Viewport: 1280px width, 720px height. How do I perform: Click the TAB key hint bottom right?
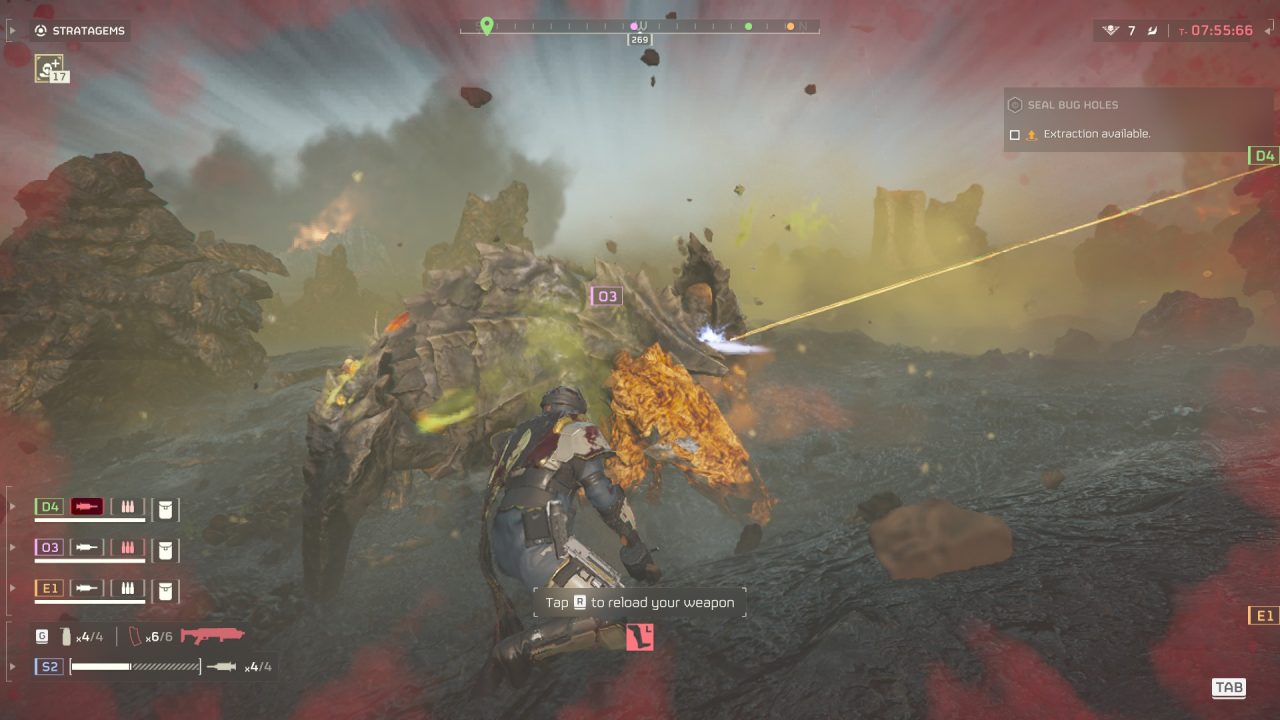tap(1230, 687)
